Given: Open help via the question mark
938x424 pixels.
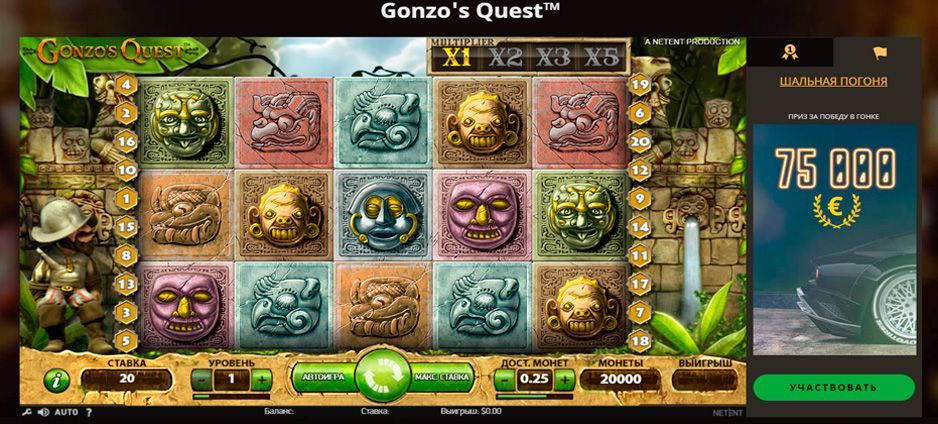Looking at the screenshot, I should [88, 412].
